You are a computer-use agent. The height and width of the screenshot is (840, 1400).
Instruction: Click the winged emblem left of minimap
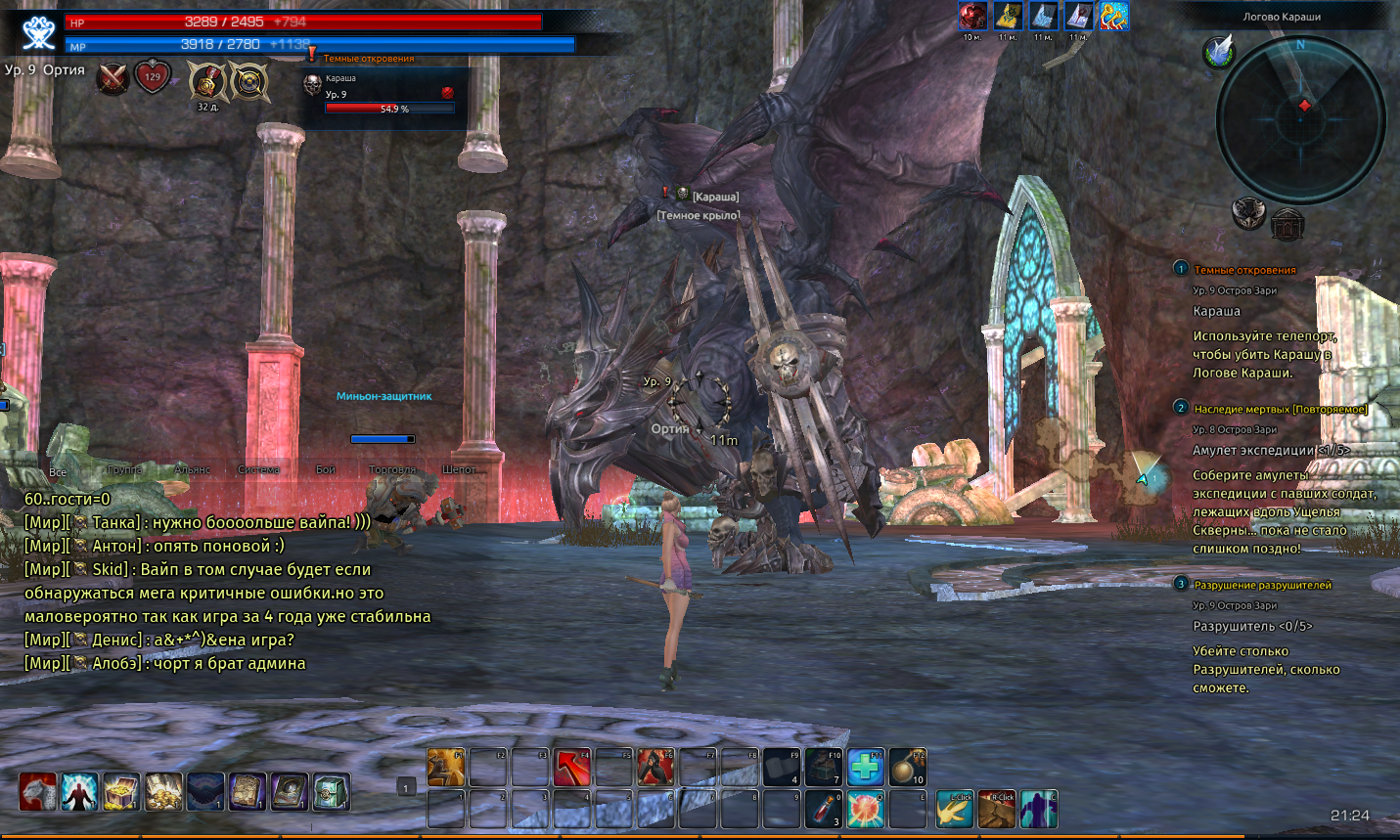[x=1218, y=51]
